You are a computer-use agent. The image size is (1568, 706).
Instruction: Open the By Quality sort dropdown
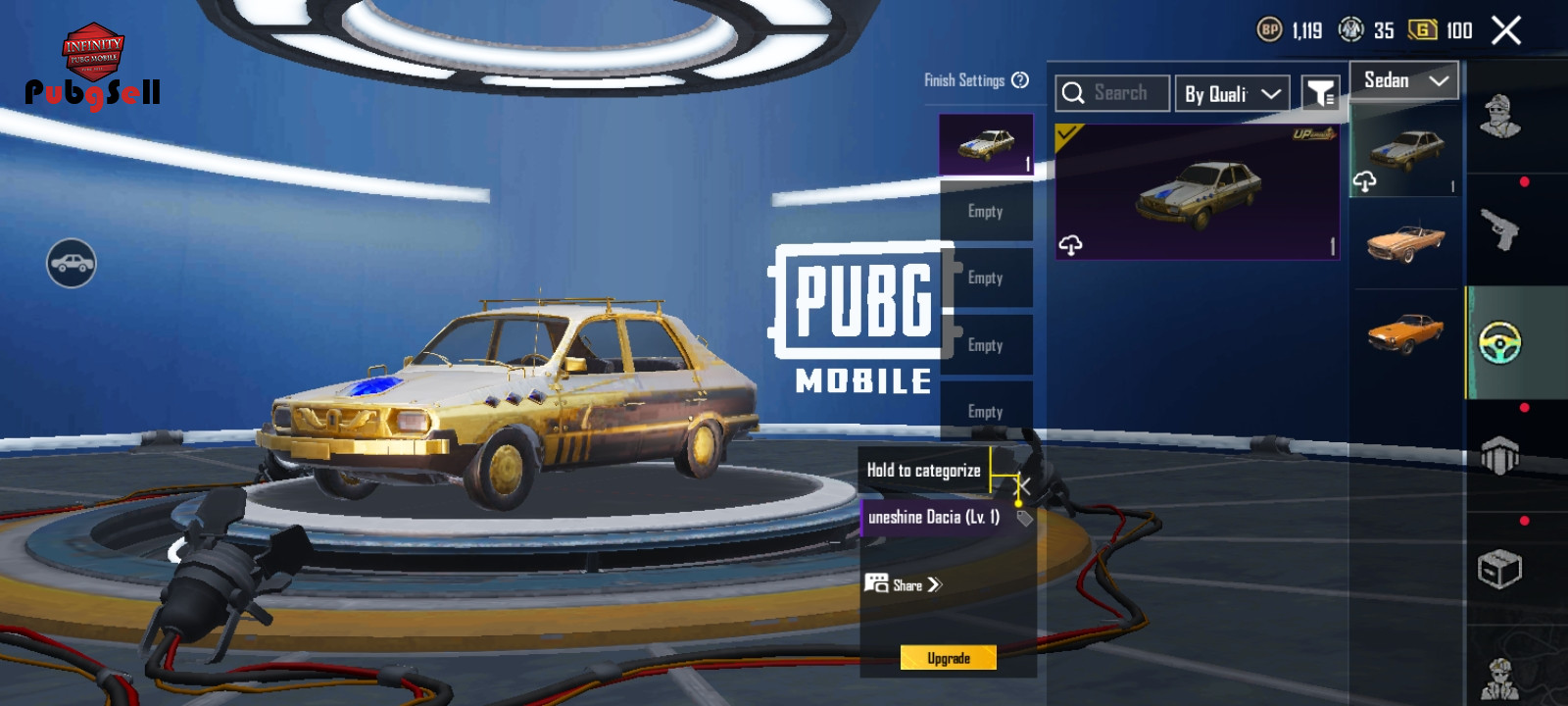click(1232, 94)
